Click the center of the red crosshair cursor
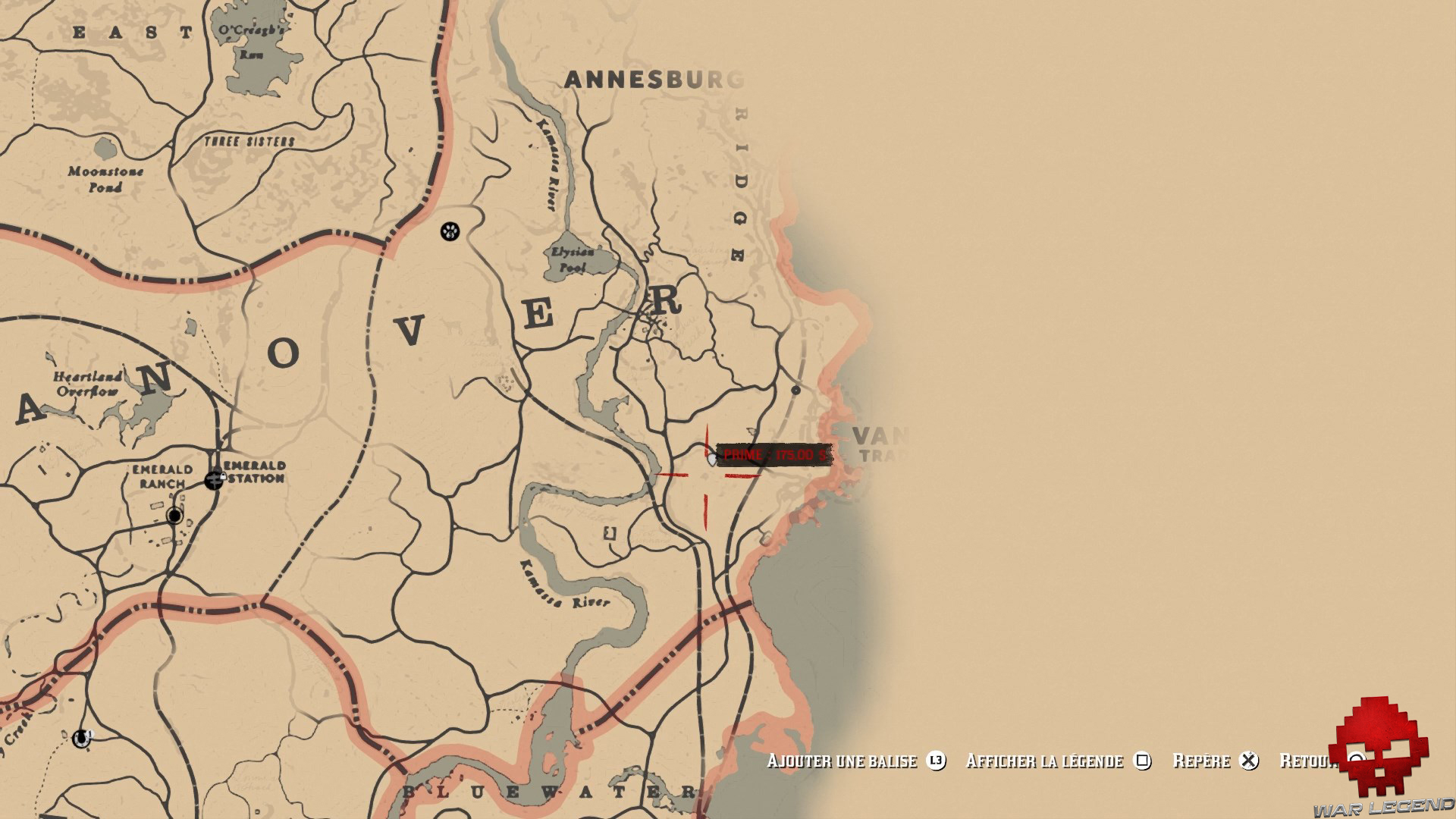Image resolution: width=1456 pixels, height=819 pixels. click(x=708, y=474)
